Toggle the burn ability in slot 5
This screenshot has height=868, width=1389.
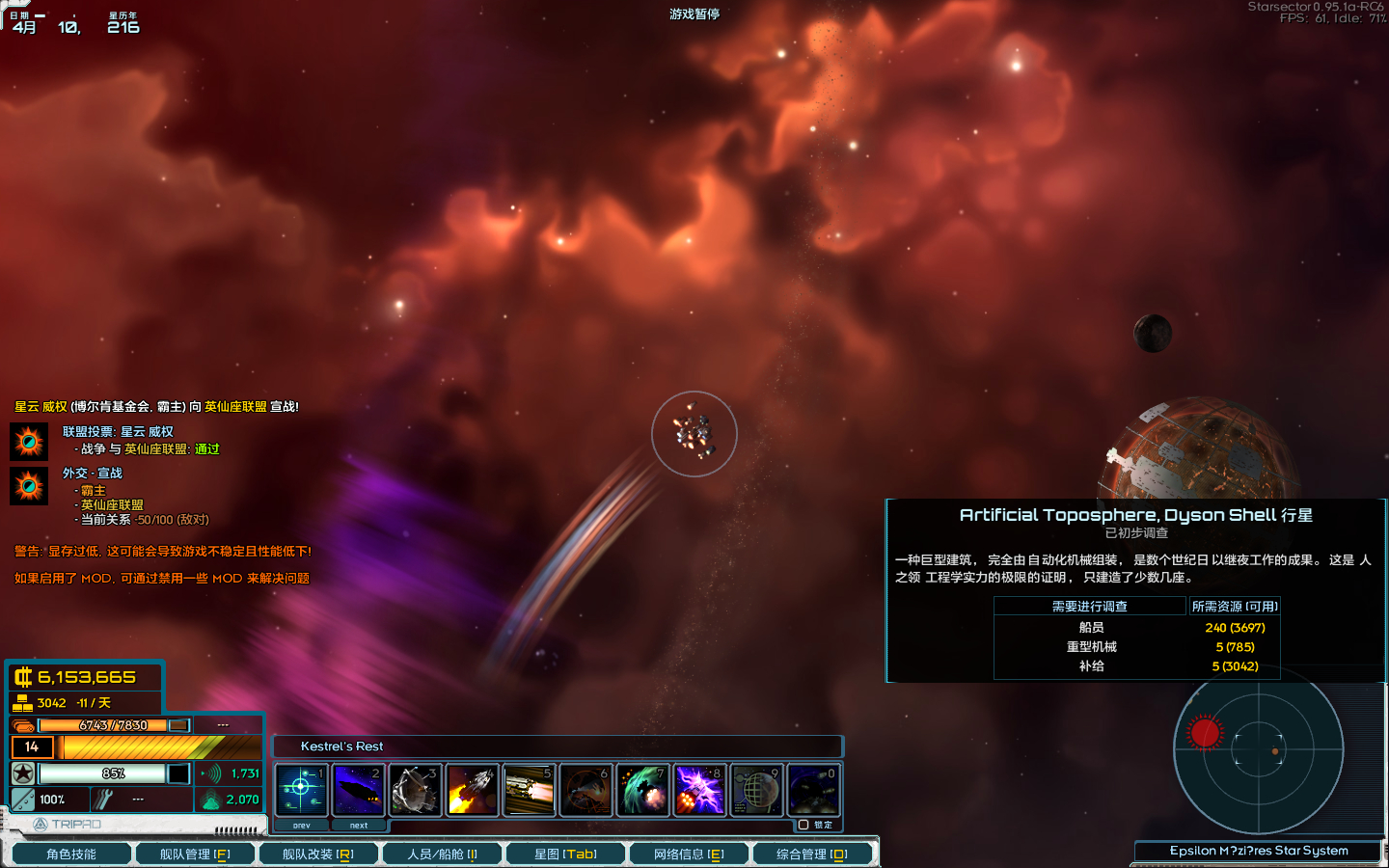tap(529, 790)
